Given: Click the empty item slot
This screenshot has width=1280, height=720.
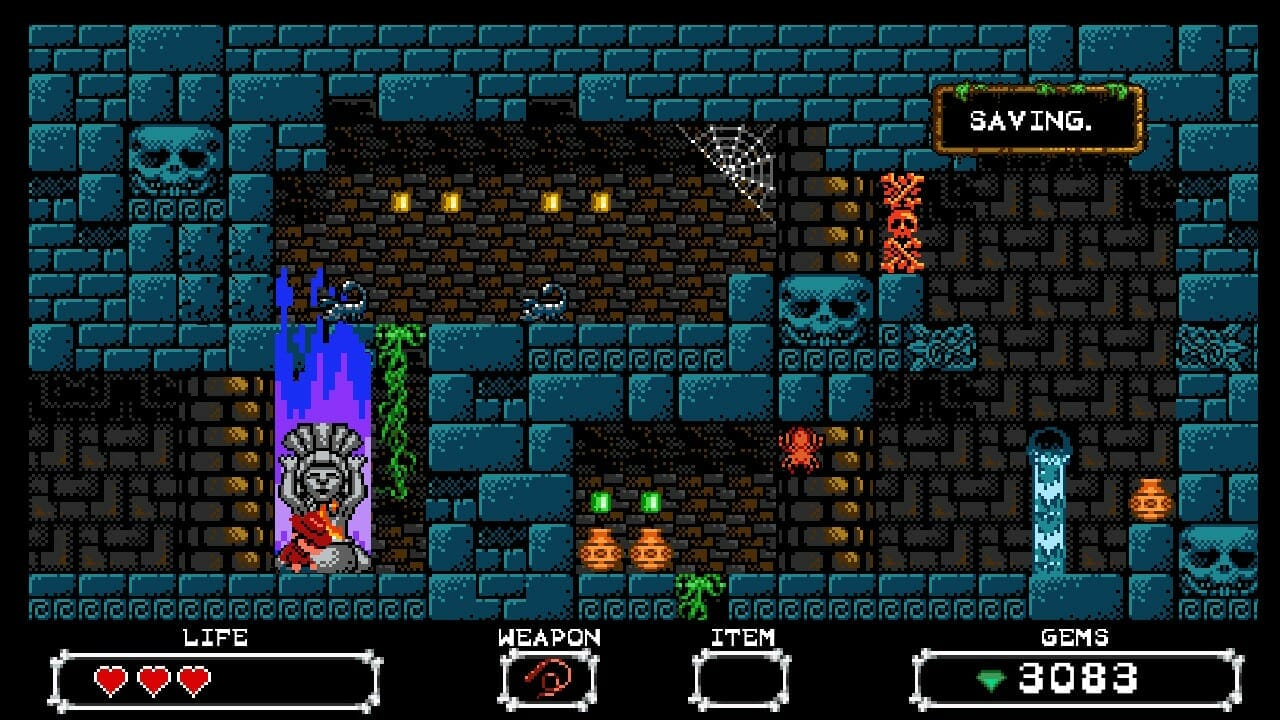Looking at the screenshot, I should [741, 680].
